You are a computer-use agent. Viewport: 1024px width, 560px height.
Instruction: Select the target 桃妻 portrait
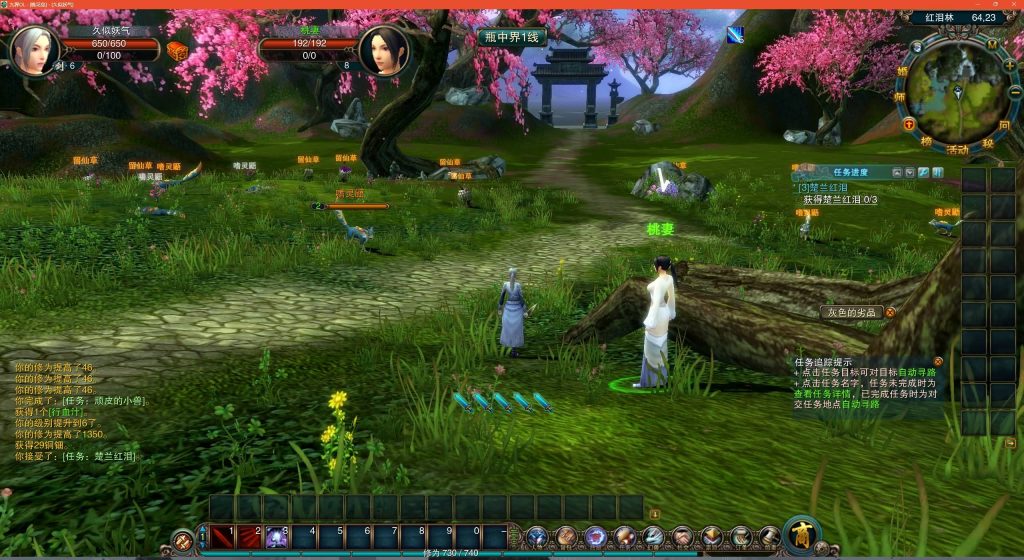382,51
